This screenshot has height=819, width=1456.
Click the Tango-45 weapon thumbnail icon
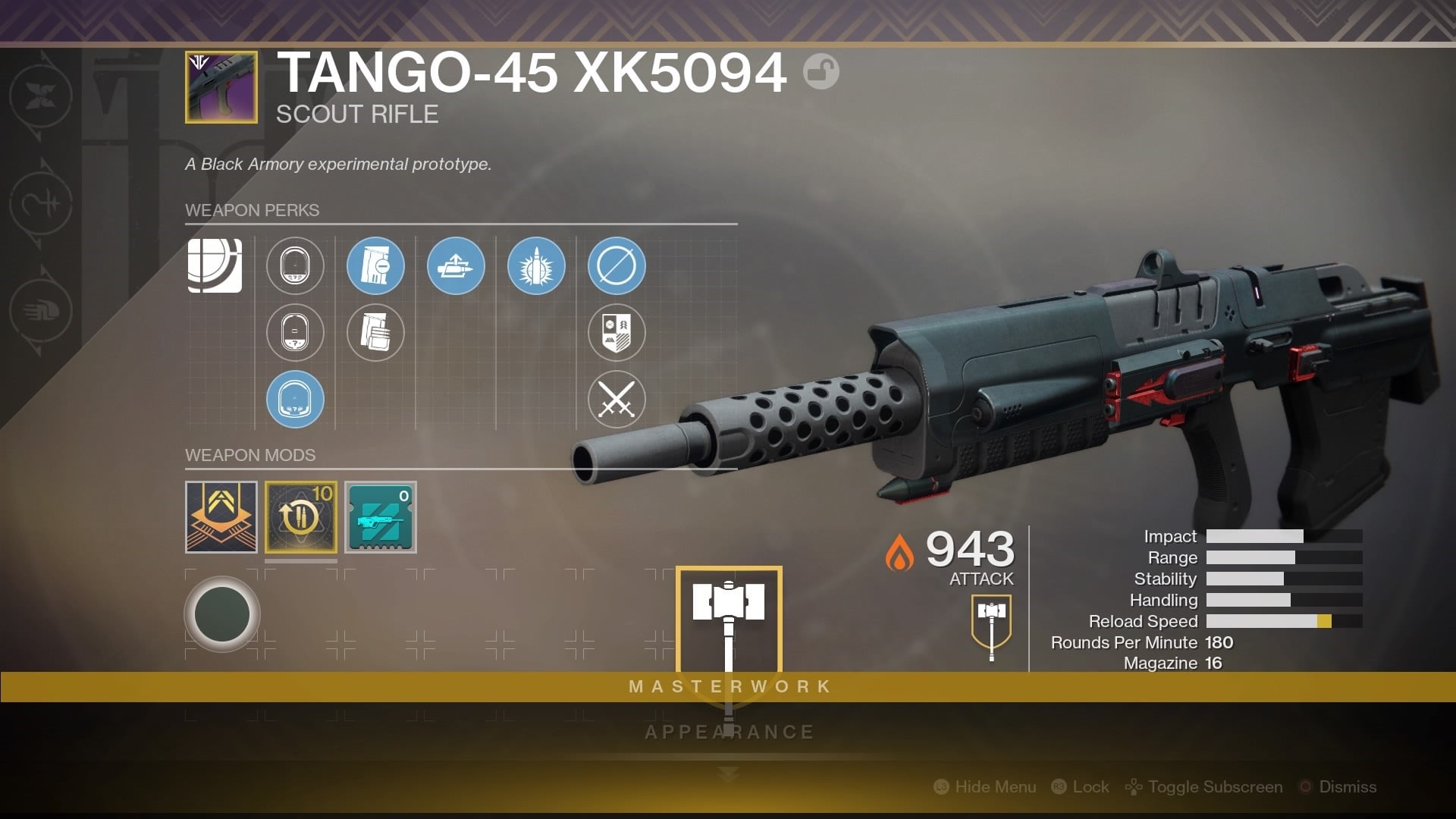coord(221,87)
